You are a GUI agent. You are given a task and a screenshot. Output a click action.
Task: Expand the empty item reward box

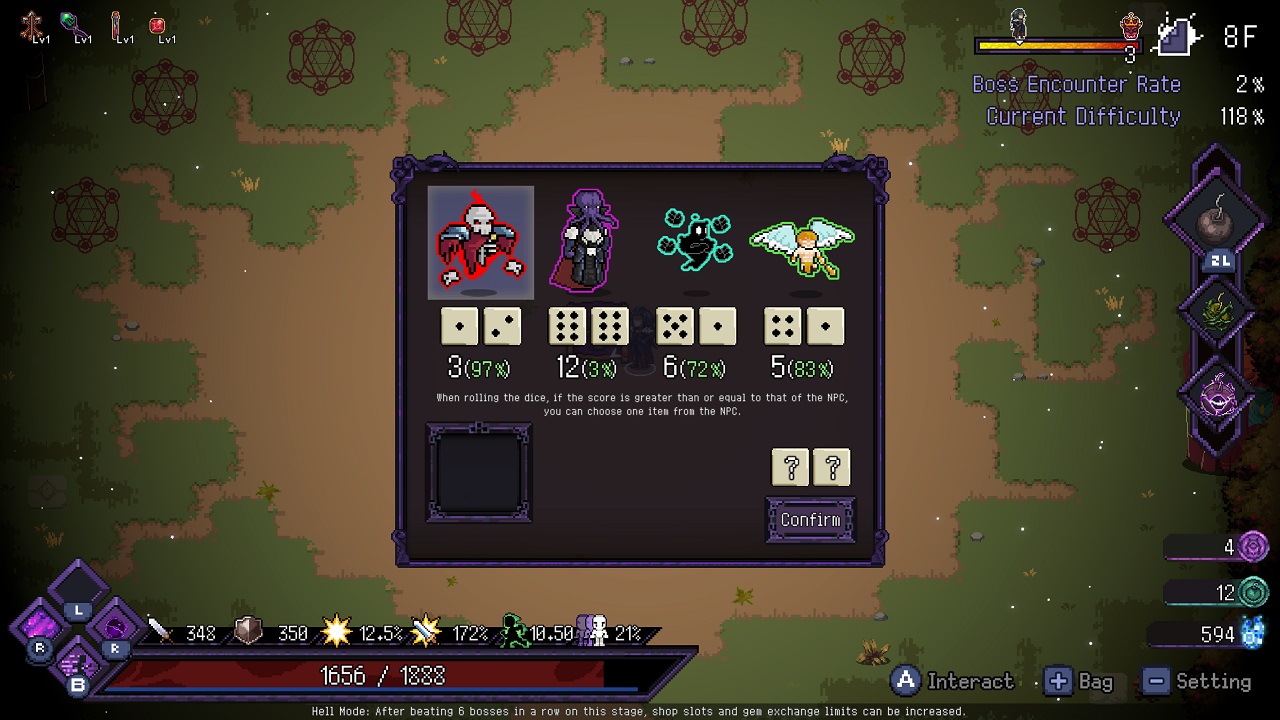tap(479, 475)
